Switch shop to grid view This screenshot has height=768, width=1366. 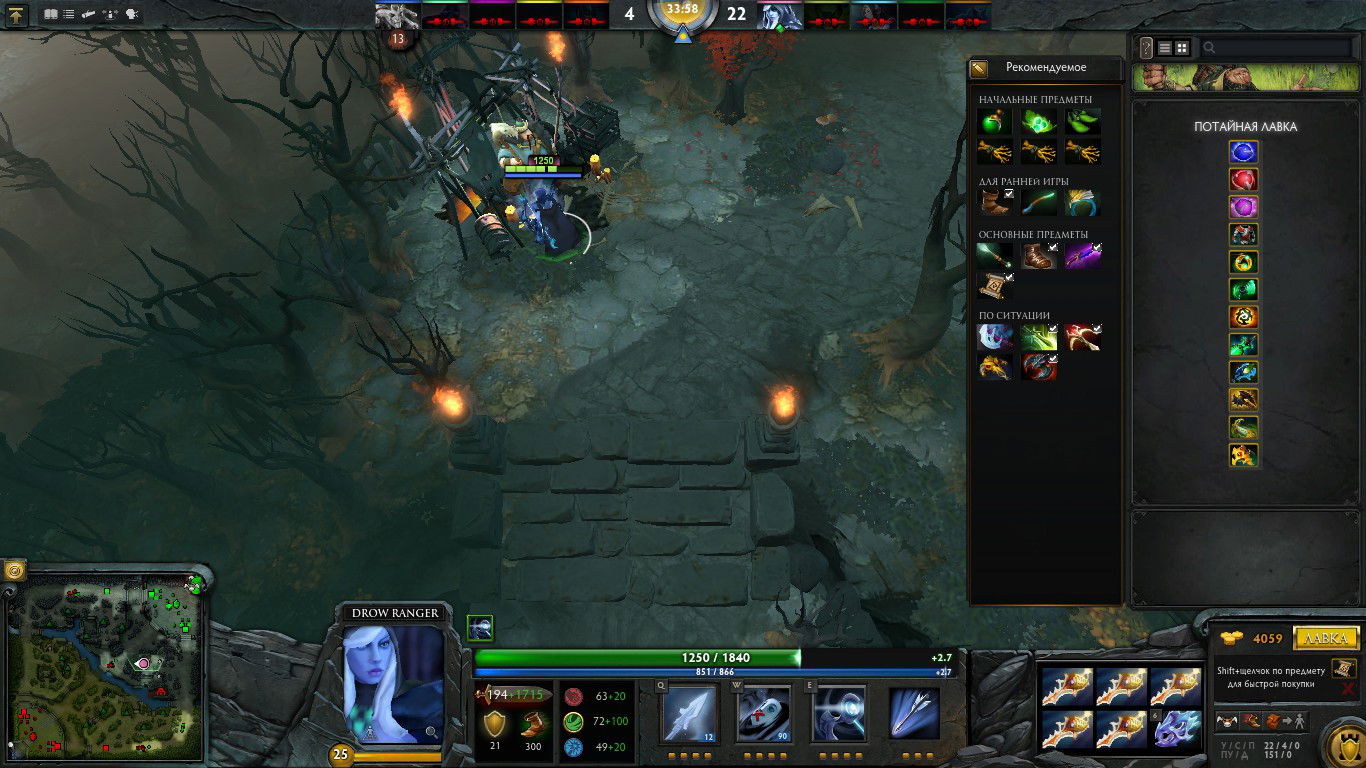(1182, 47)
